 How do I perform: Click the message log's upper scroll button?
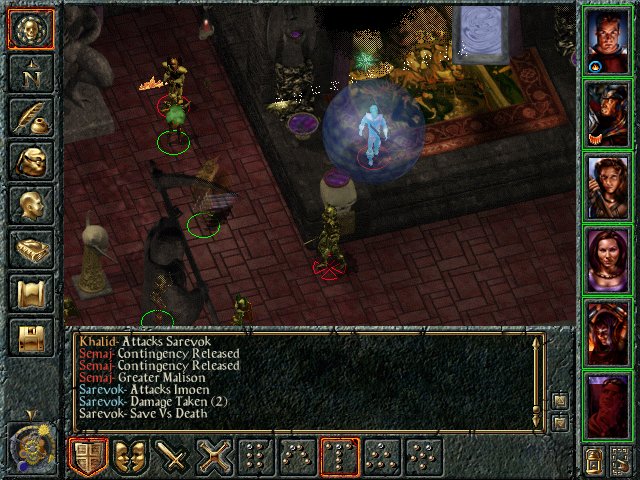[x=559, y=401]
